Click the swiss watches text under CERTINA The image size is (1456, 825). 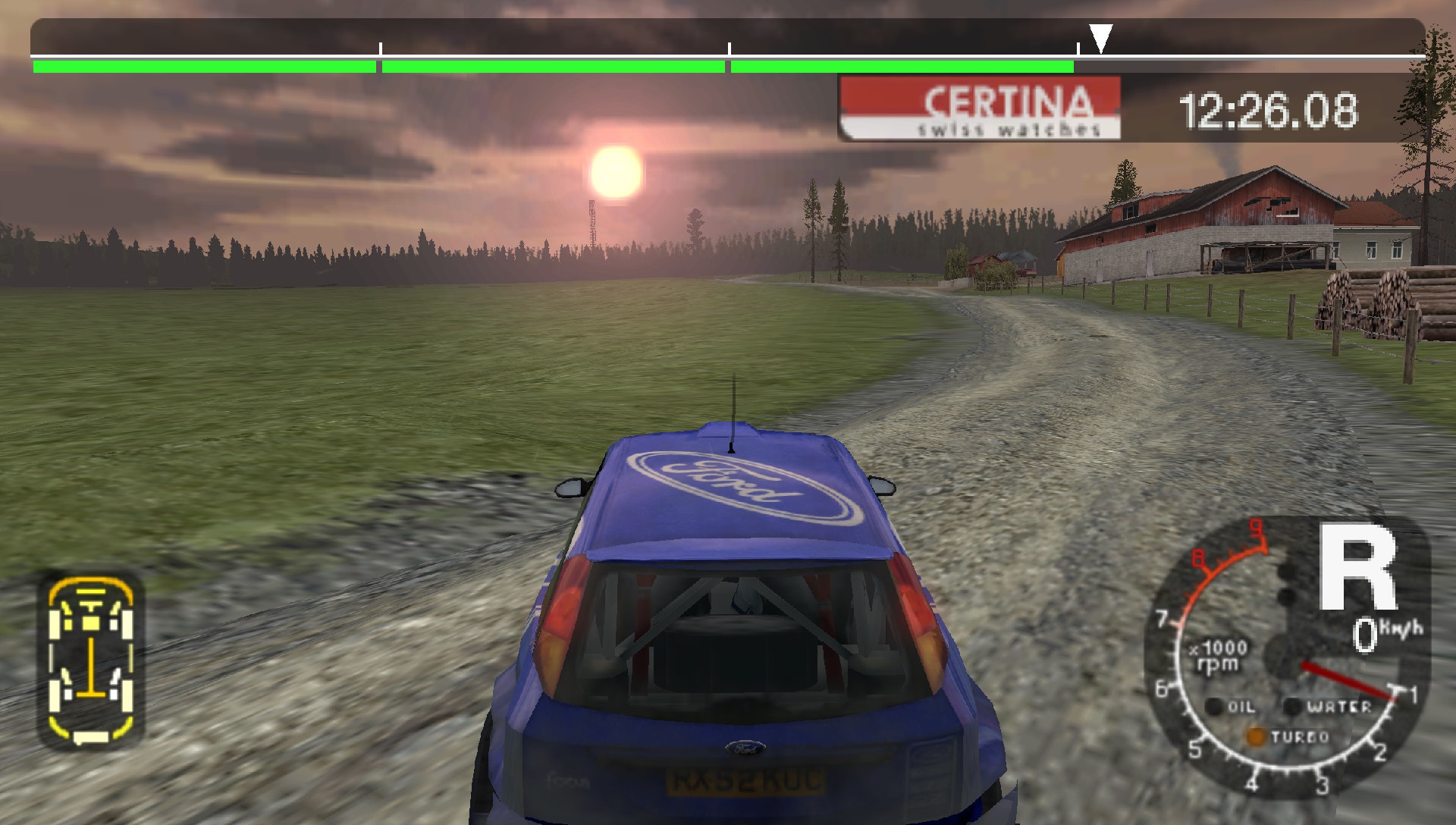(x=1009, y=127)
